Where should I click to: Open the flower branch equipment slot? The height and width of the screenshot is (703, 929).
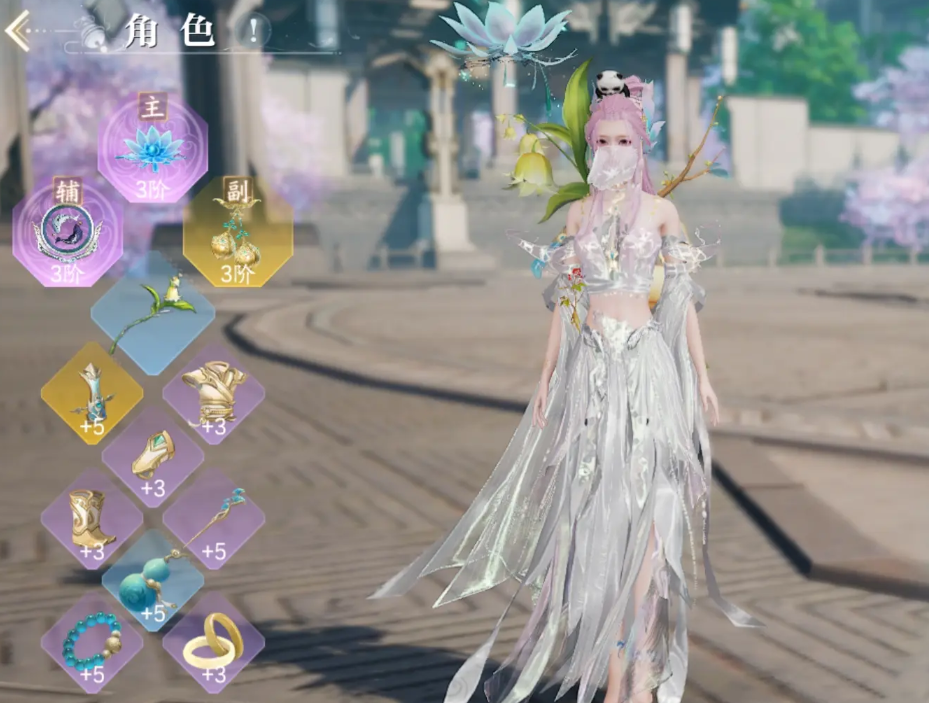(x=152, y=312)
